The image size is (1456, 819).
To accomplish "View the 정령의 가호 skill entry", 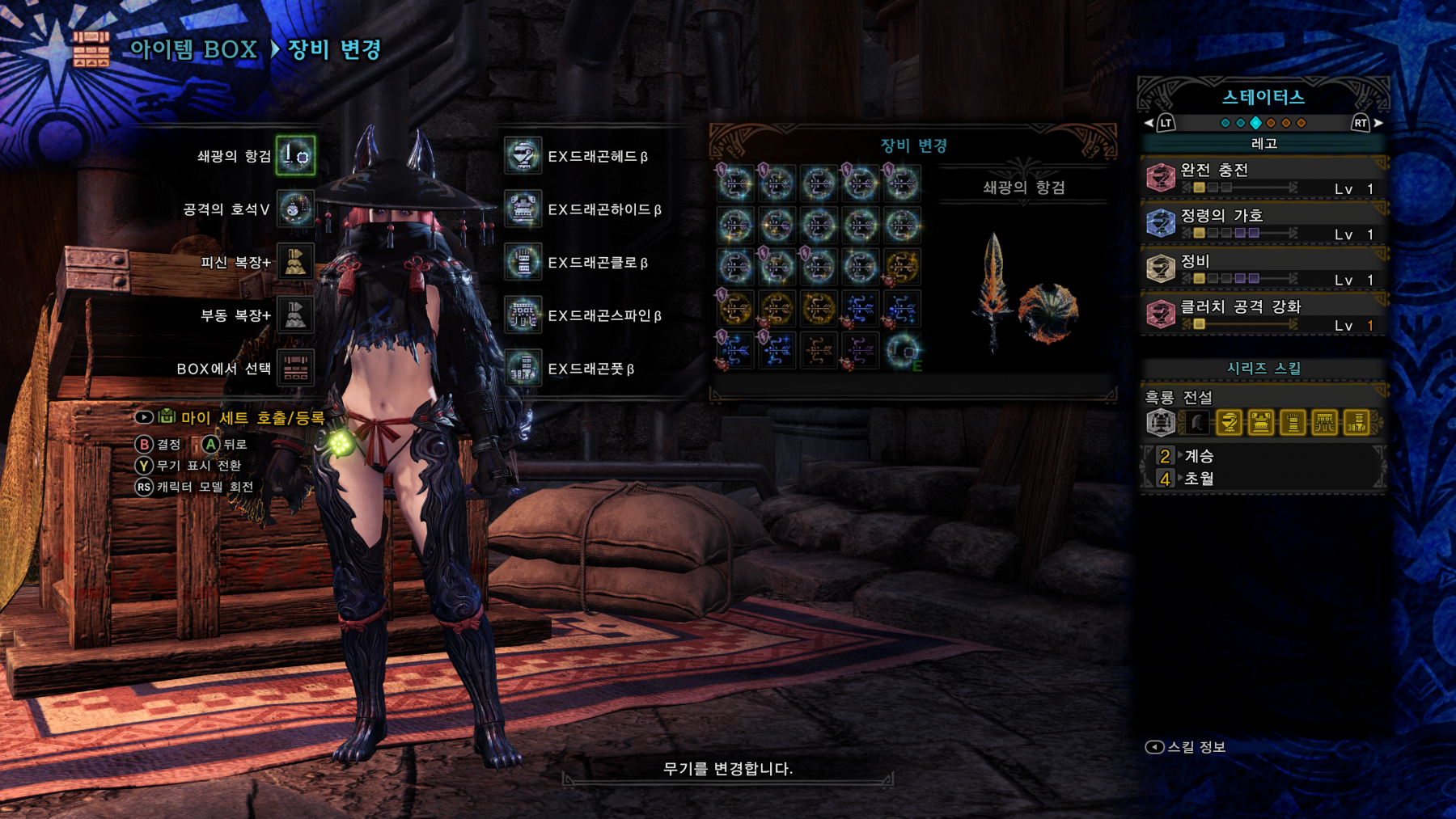I will click(x=1263, y=223).
